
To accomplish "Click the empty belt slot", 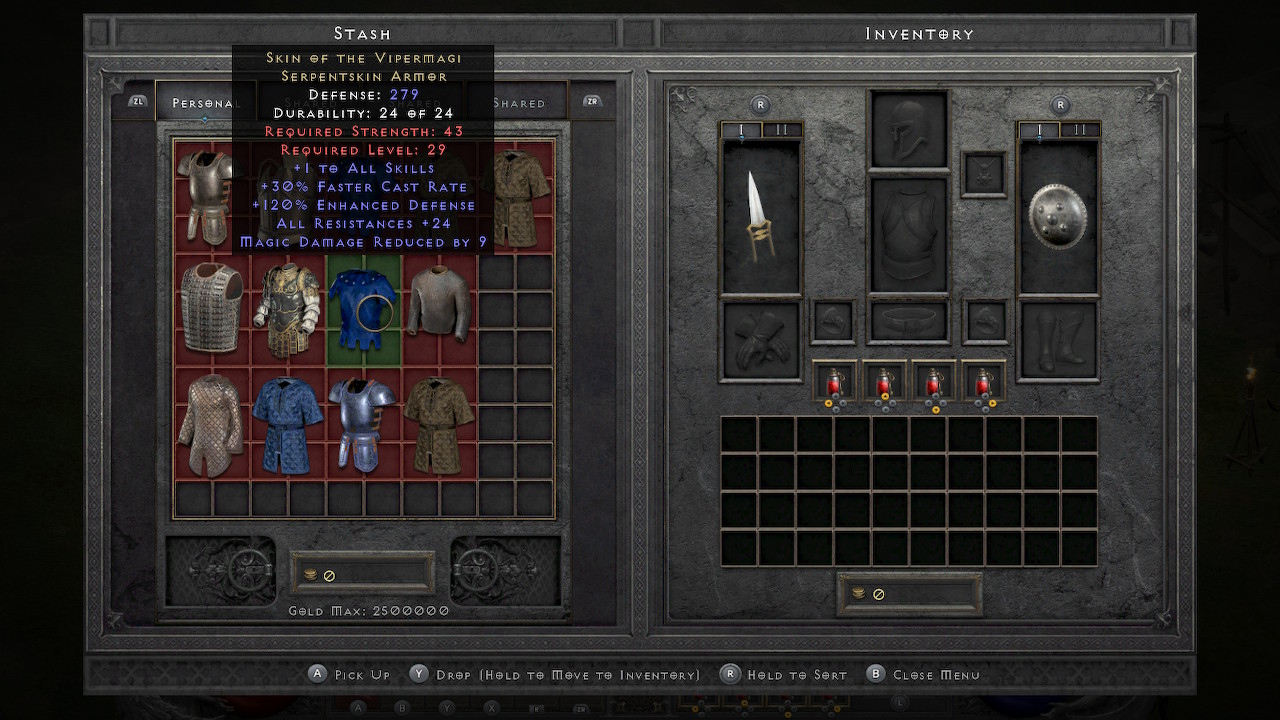I will [x=909, y=322].
